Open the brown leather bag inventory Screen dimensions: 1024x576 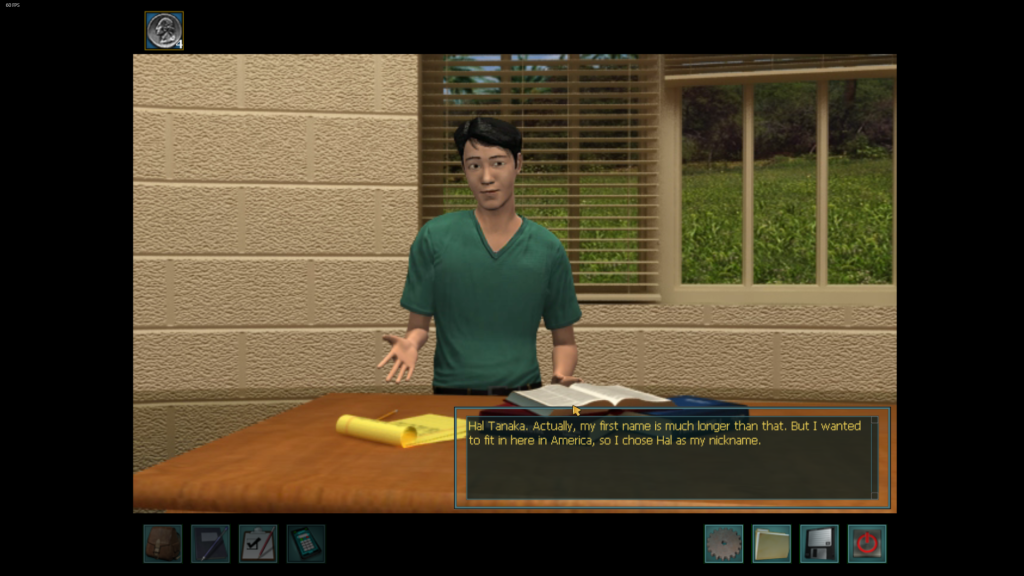(x=162, y=543)
